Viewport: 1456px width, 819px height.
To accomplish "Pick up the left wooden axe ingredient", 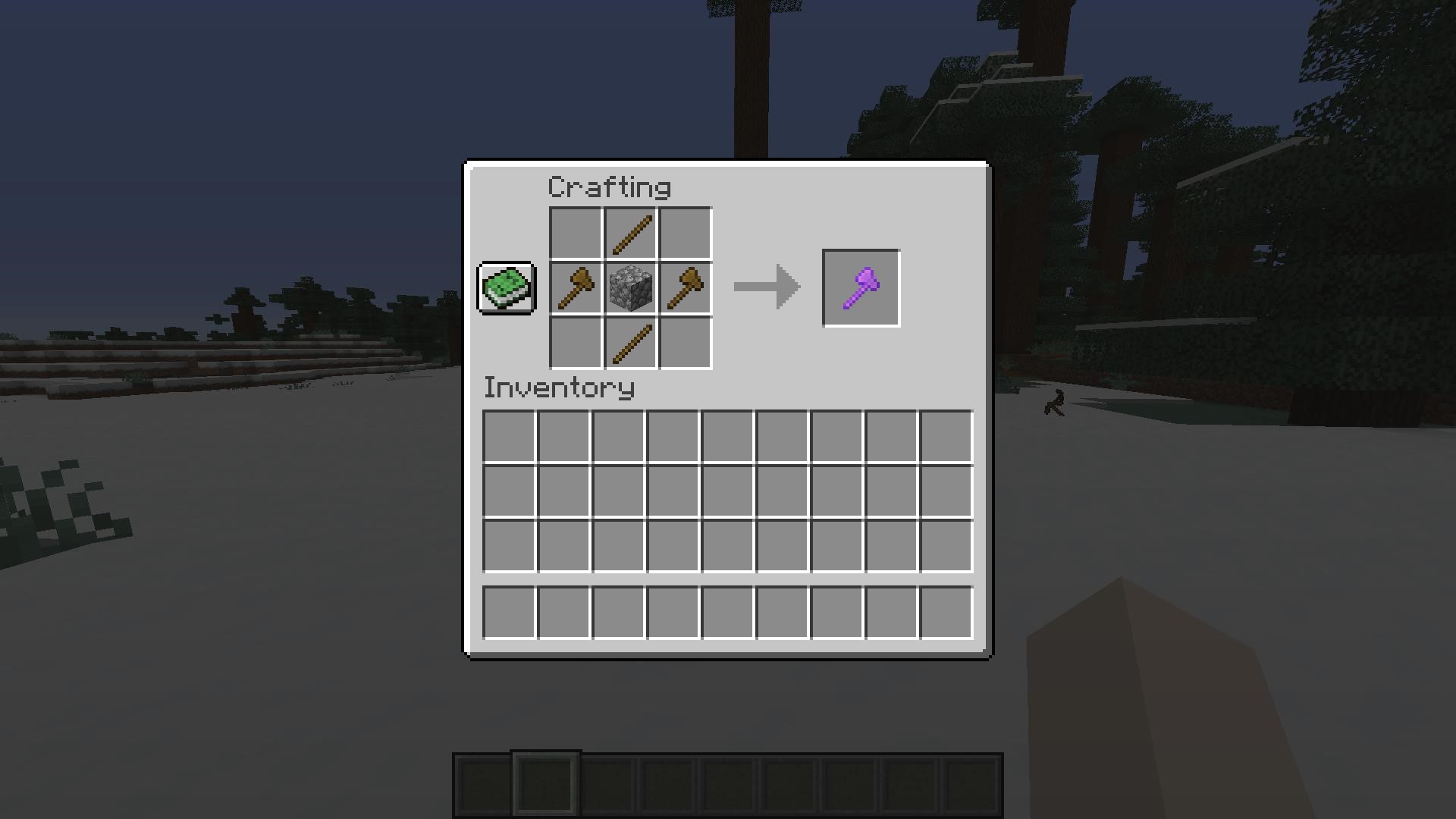I will [574, 288].
